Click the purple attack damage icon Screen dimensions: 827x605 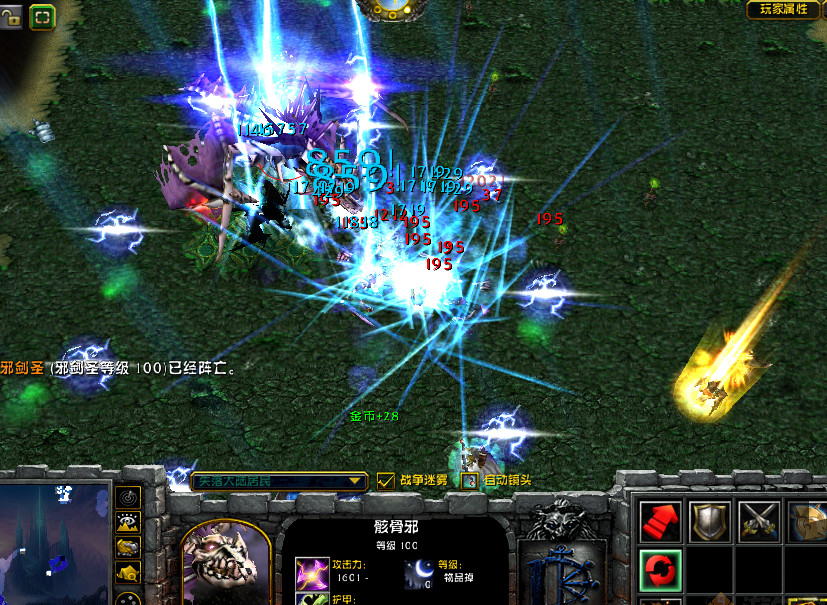coord(306,572)
